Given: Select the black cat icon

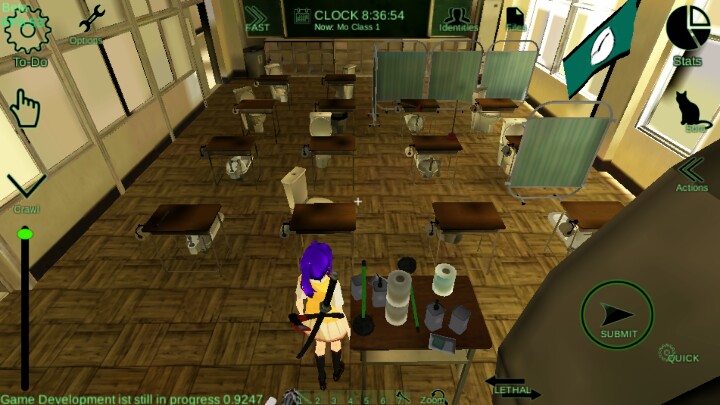Looking at the screenshot, I should [692, 109].
